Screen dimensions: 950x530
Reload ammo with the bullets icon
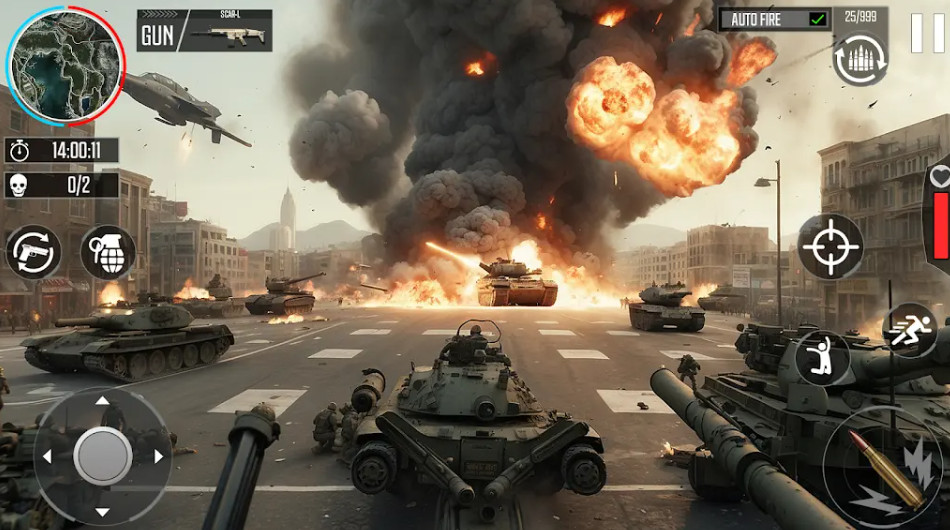[x=860, y=59]
